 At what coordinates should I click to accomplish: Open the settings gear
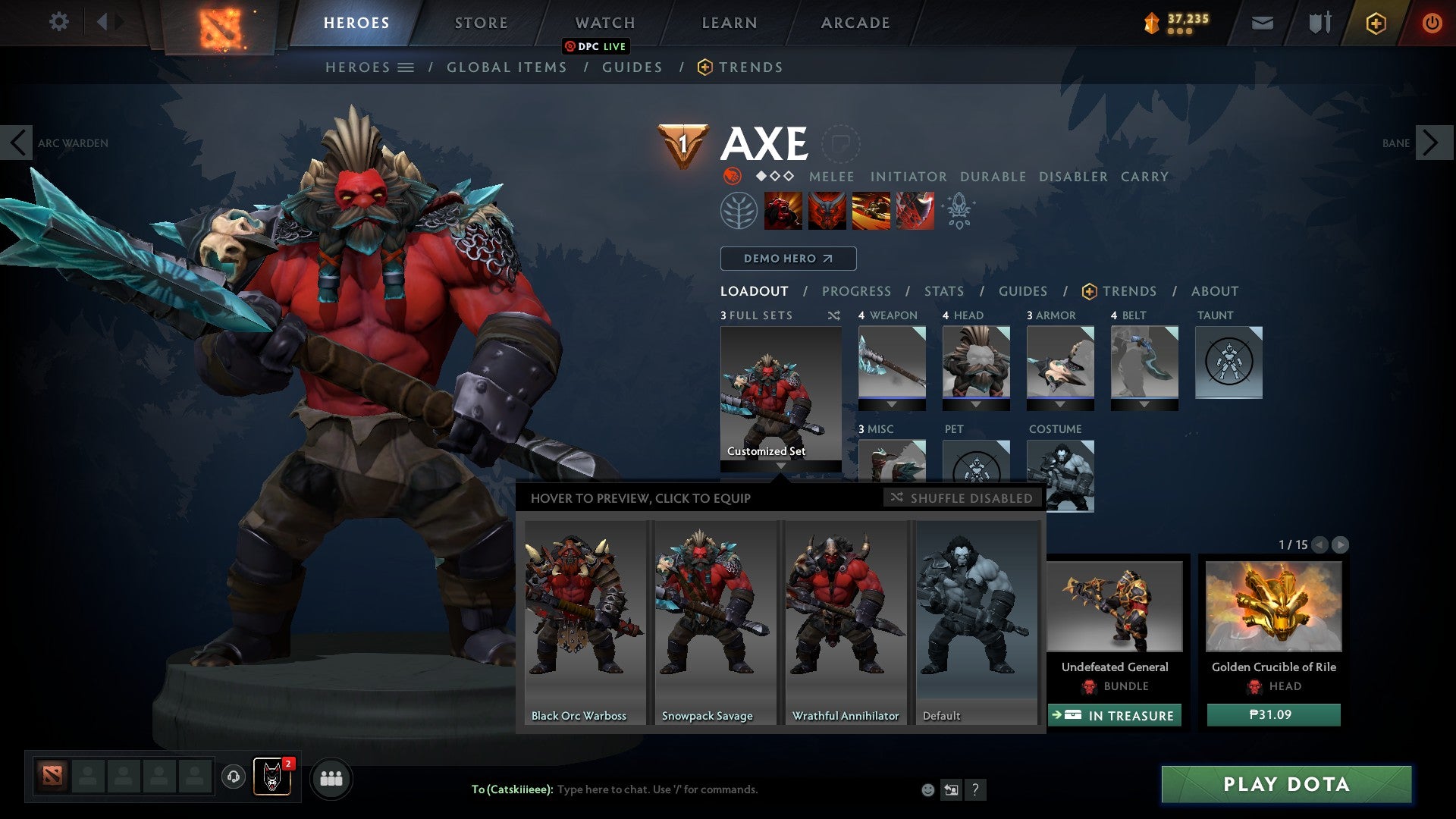[x=59, y=22]
